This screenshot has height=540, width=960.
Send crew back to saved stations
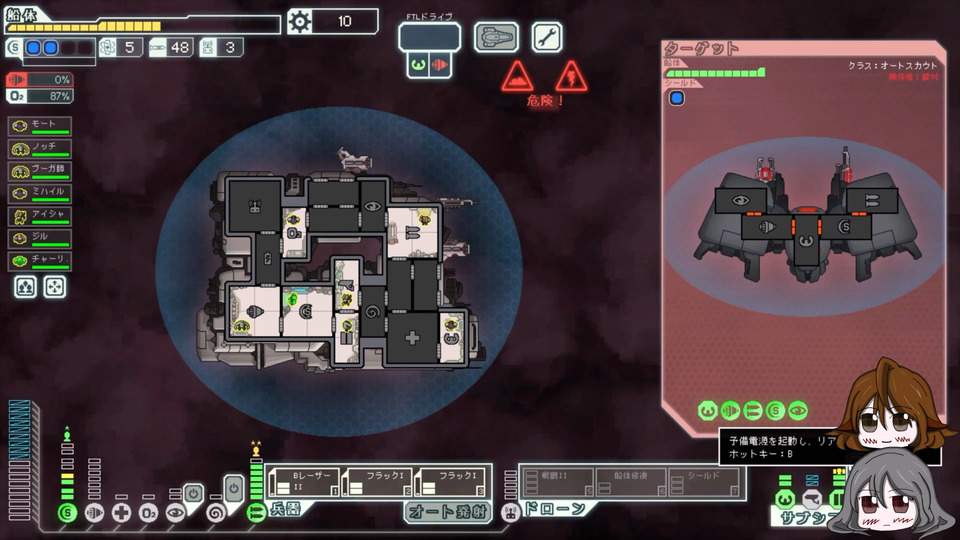click(54, 287)
